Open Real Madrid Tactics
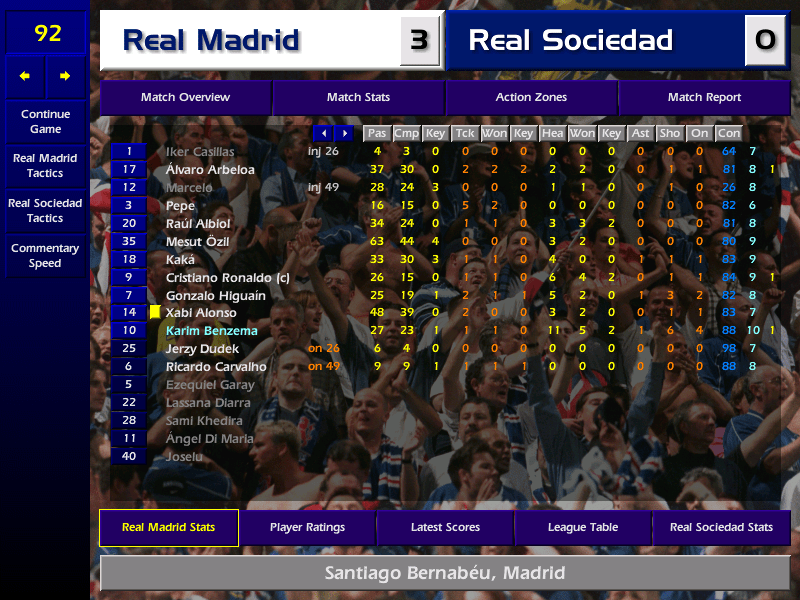Image resolution: width=800 pixels, height=600 pixels. 45,165
